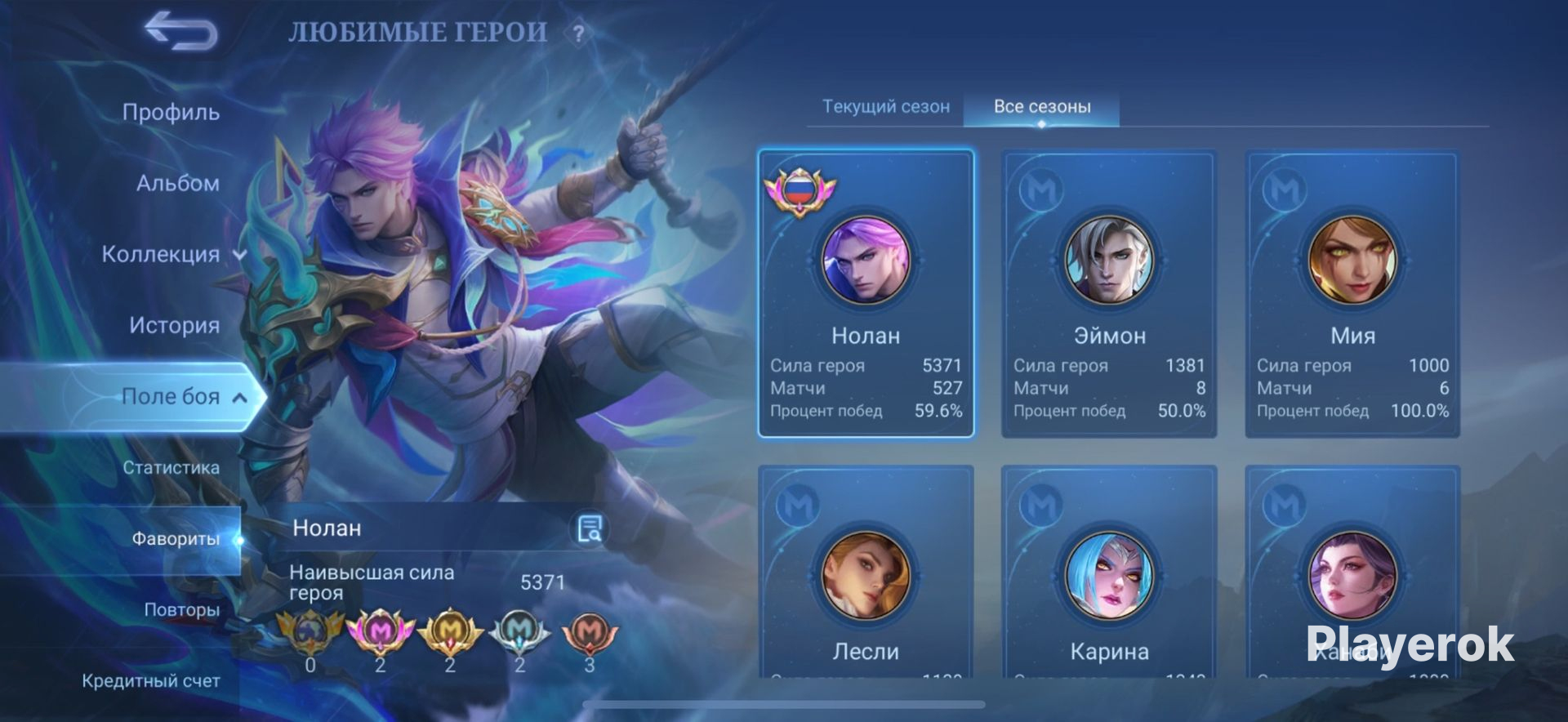The image size is (1568, 722).
Task: Open the Кредитный счет entry
Action: pyautogui.click(x=151, y=681)
